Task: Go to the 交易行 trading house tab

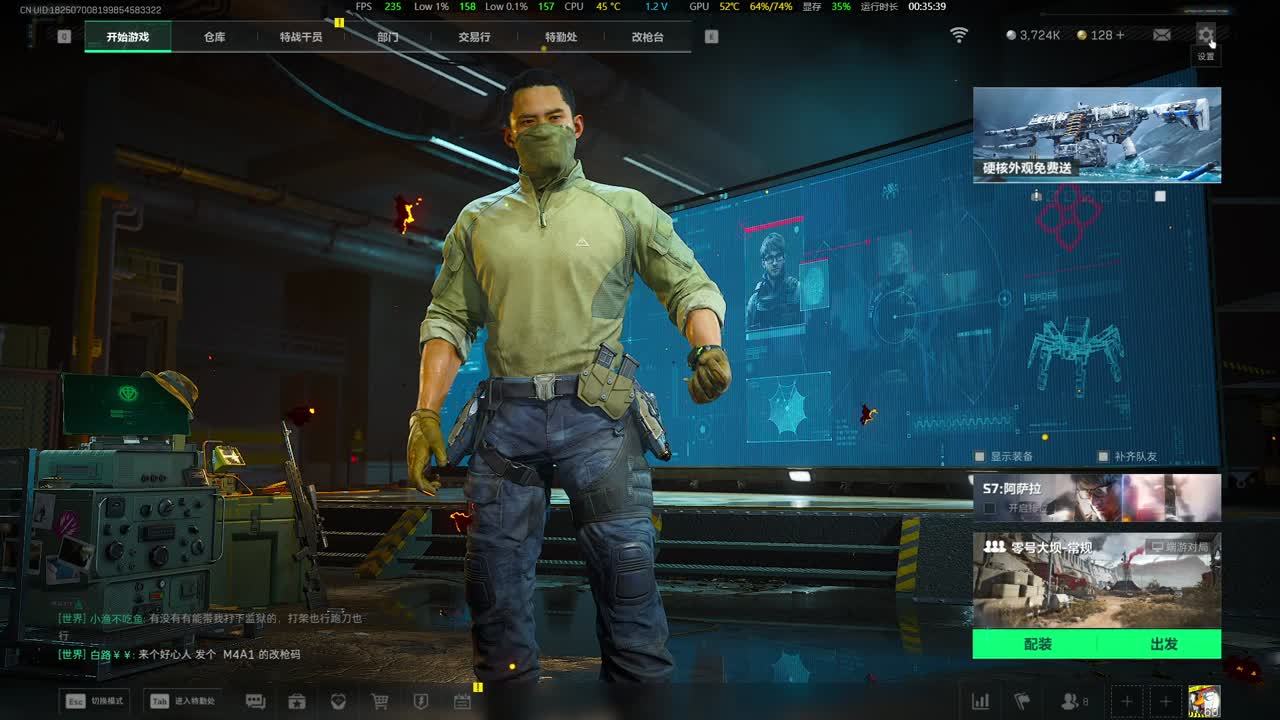Action: 474,37
